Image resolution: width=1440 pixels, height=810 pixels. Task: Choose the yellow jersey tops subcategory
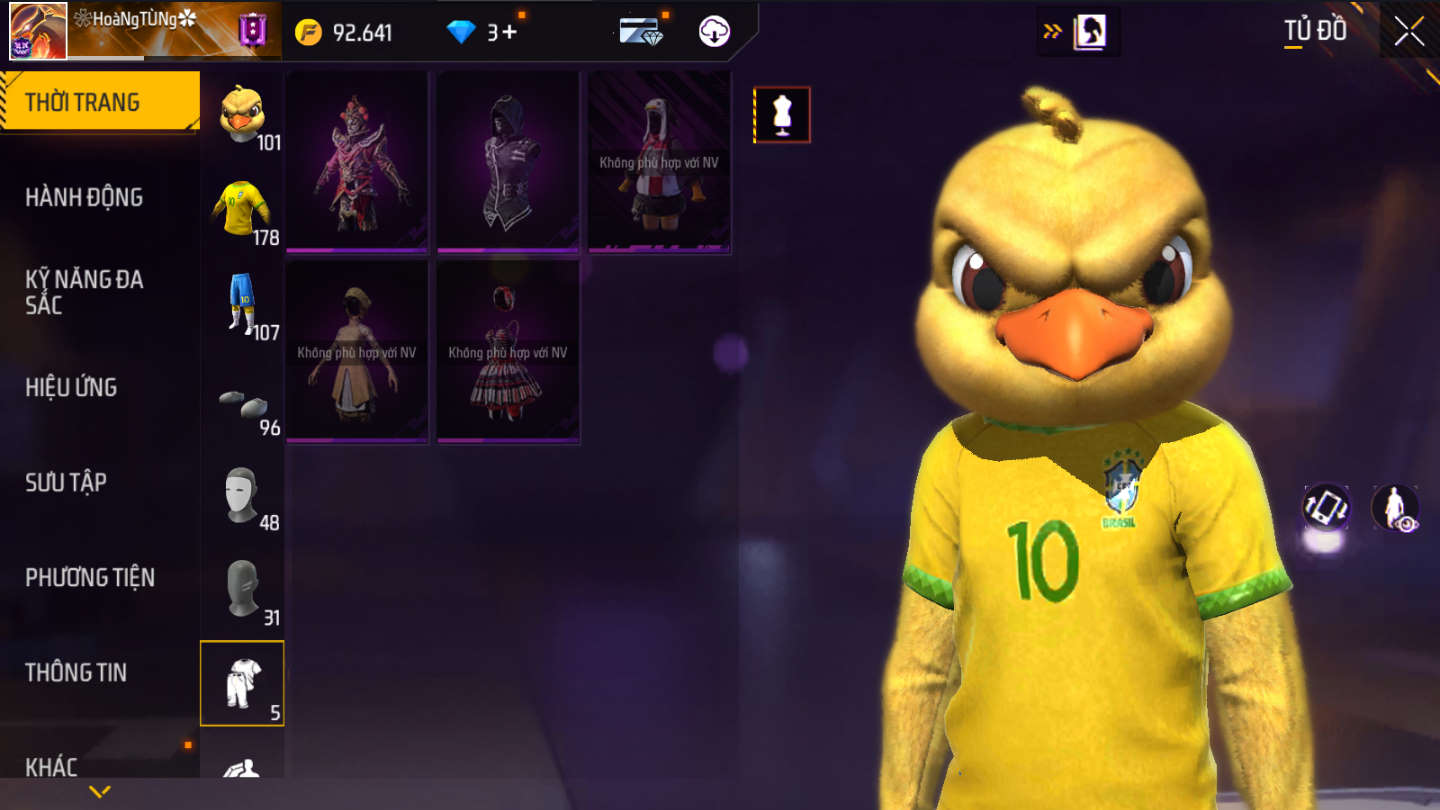click(242, 210)
